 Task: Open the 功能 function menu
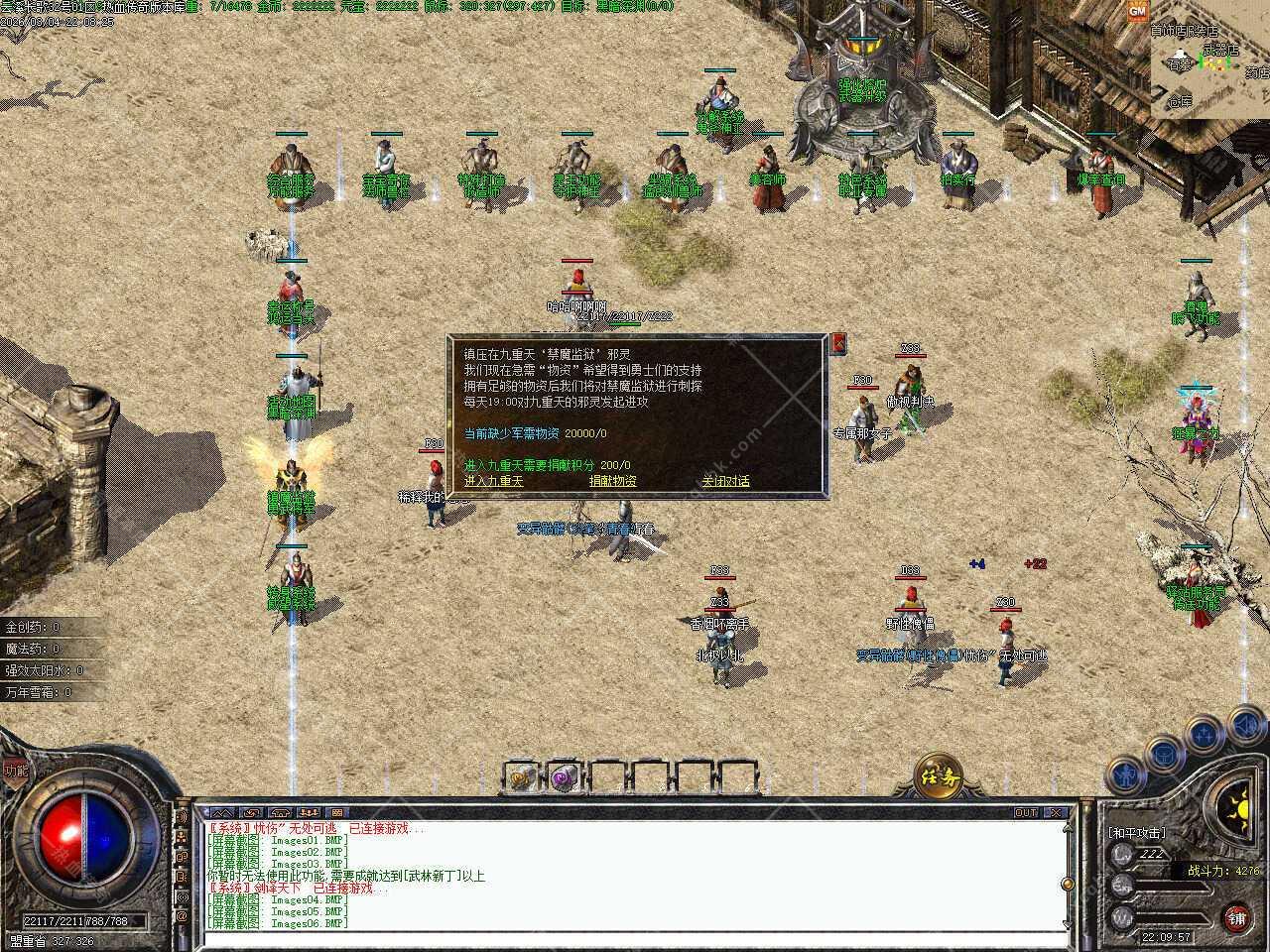[x=15, y=770]
